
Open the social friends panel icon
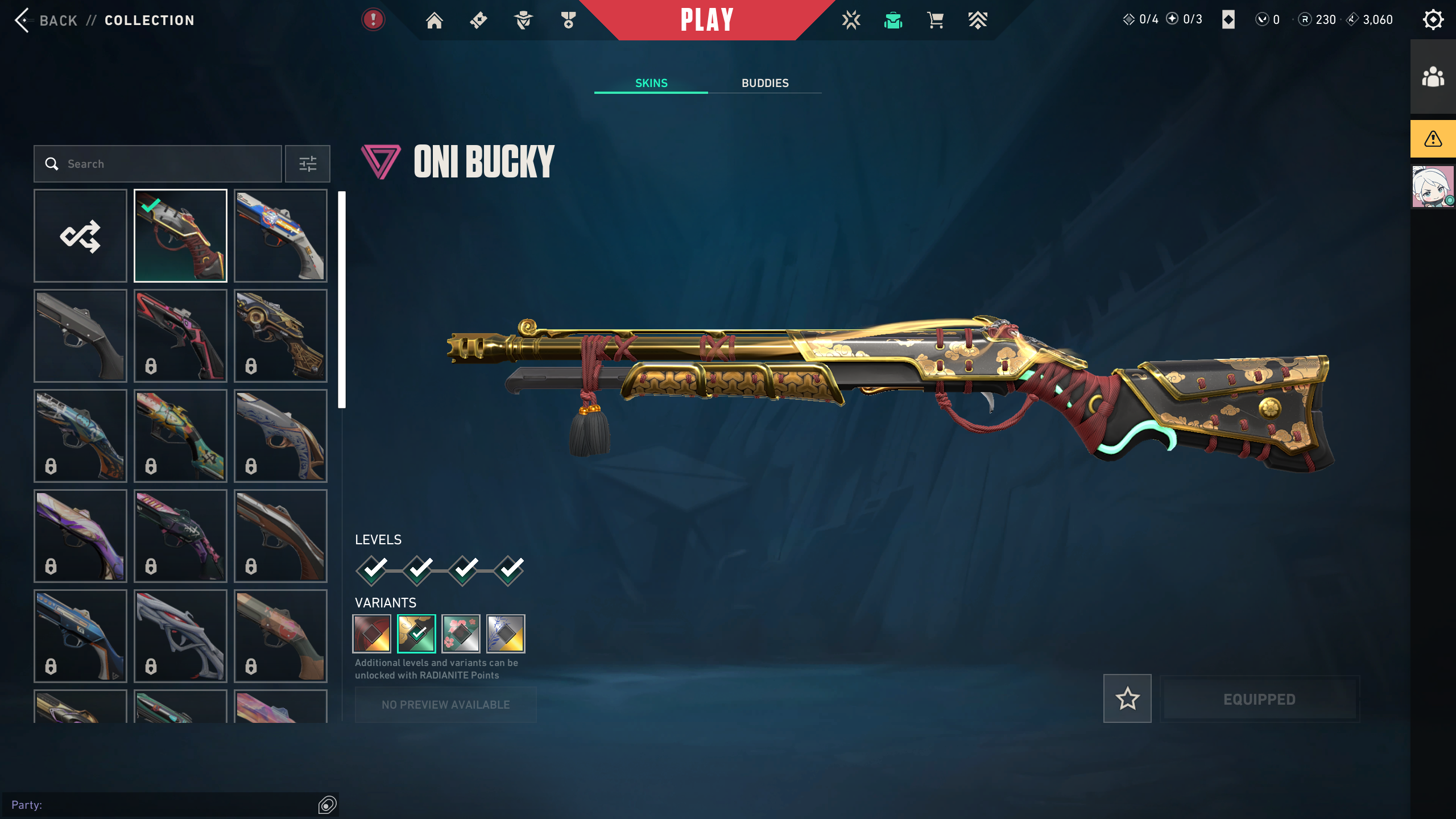point(1433,77)
